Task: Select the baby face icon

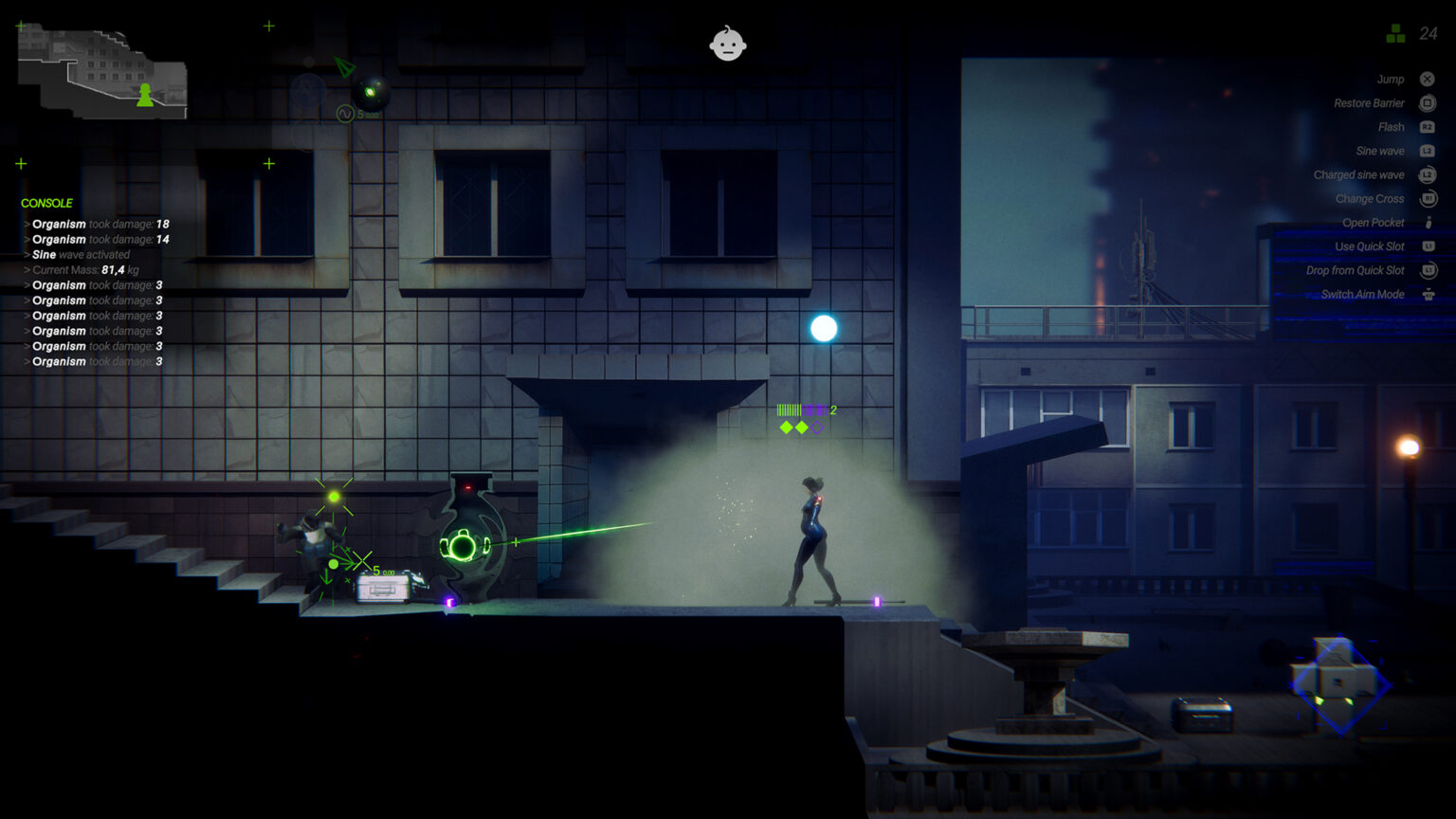Action: (x=728, y=44)
